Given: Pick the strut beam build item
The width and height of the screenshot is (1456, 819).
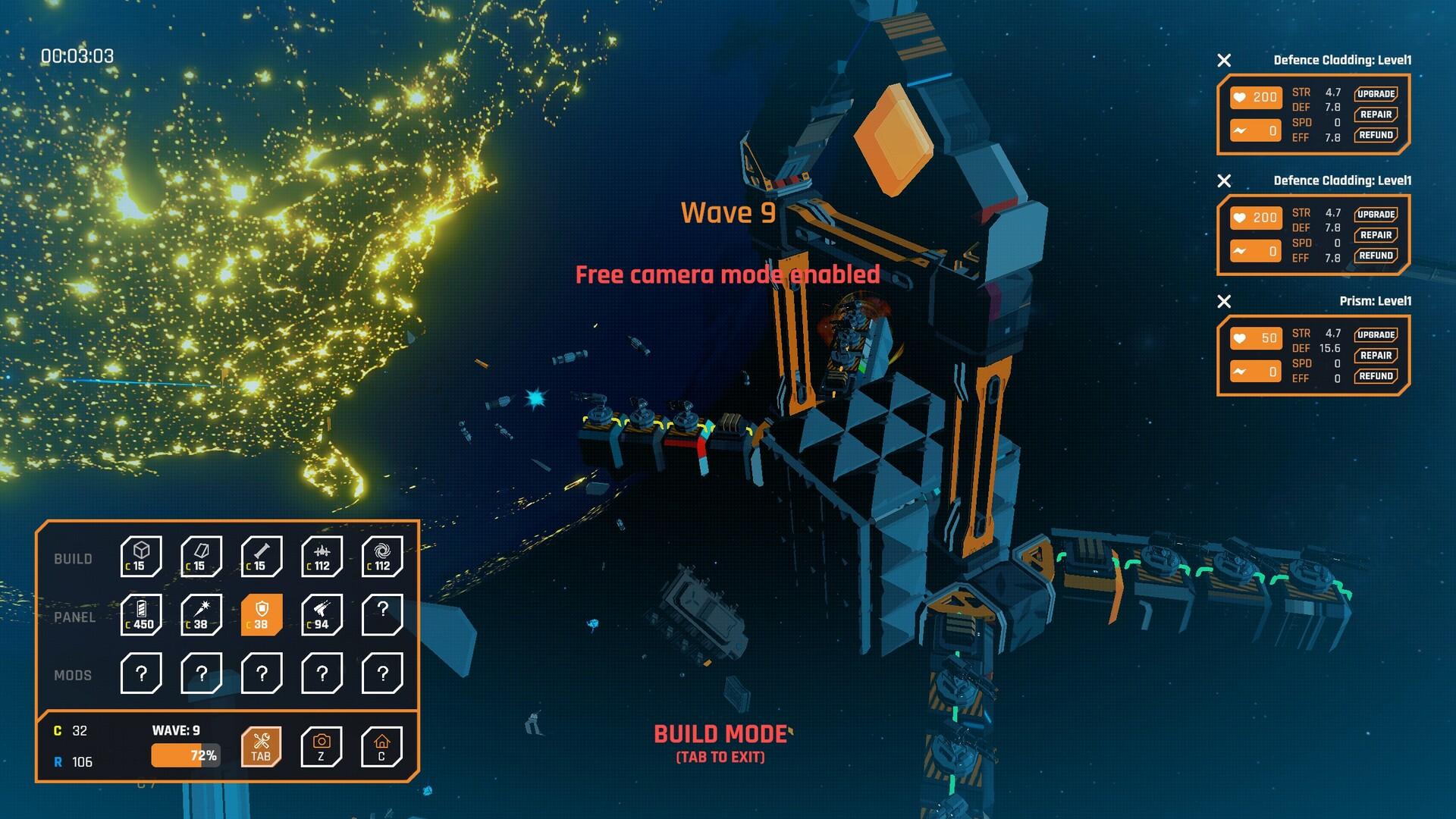Looking at the screenshot, I should [262, 556].
